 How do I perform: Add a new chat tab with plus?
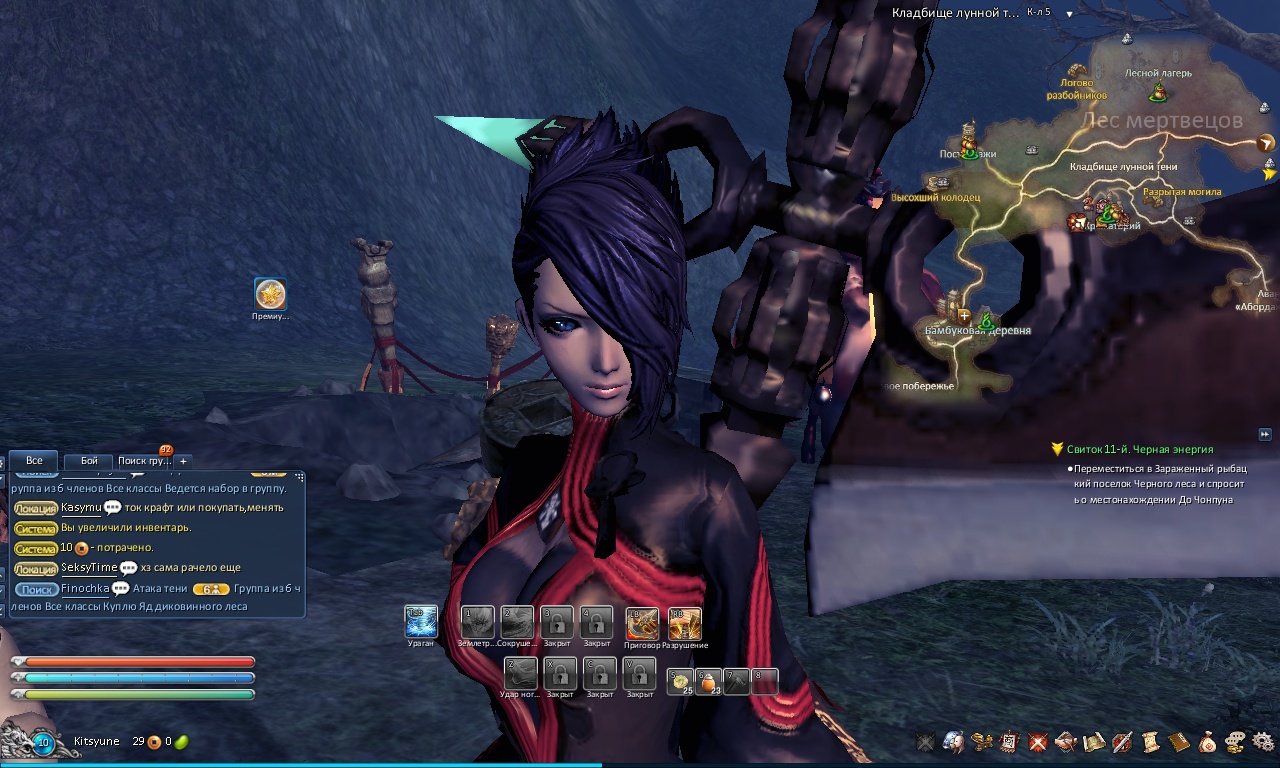[183, 461]
